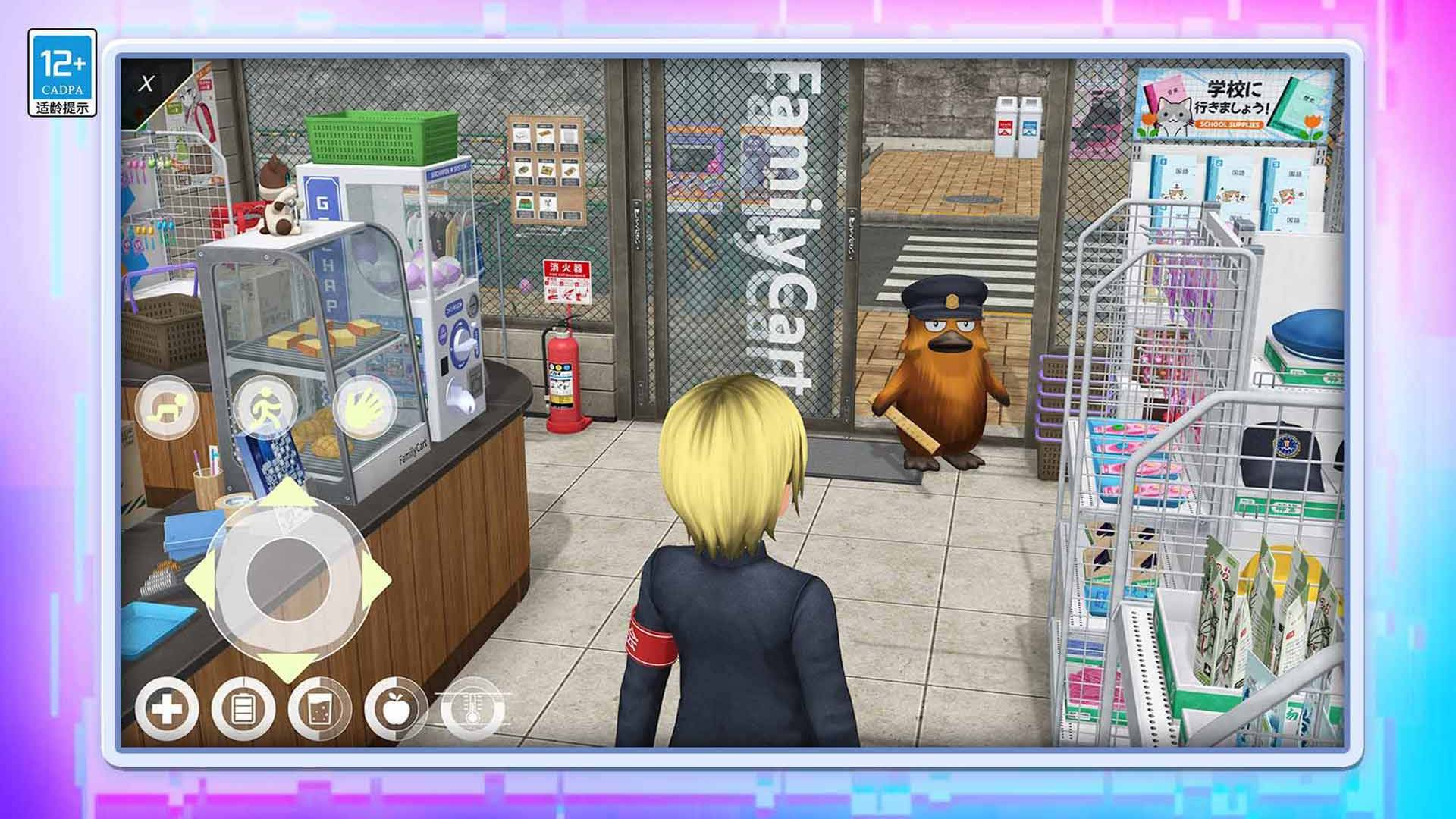Image resolution: width=1456 pixels, height=819 pixels.
Task: Select the thermometer temperature icon
Action: [472, 710]
